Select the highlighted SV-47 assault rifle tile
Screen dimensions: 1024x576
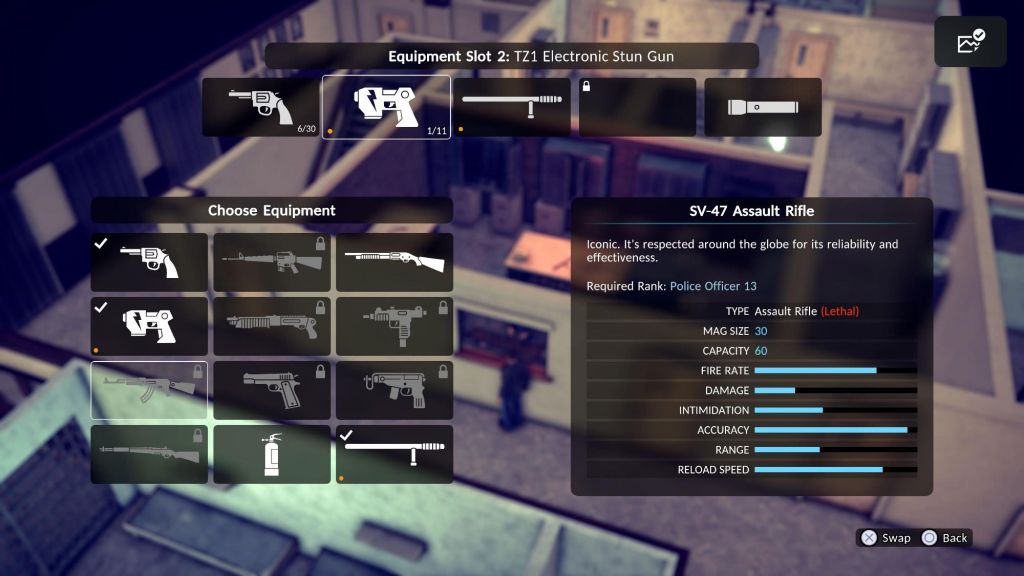point(149,391)
